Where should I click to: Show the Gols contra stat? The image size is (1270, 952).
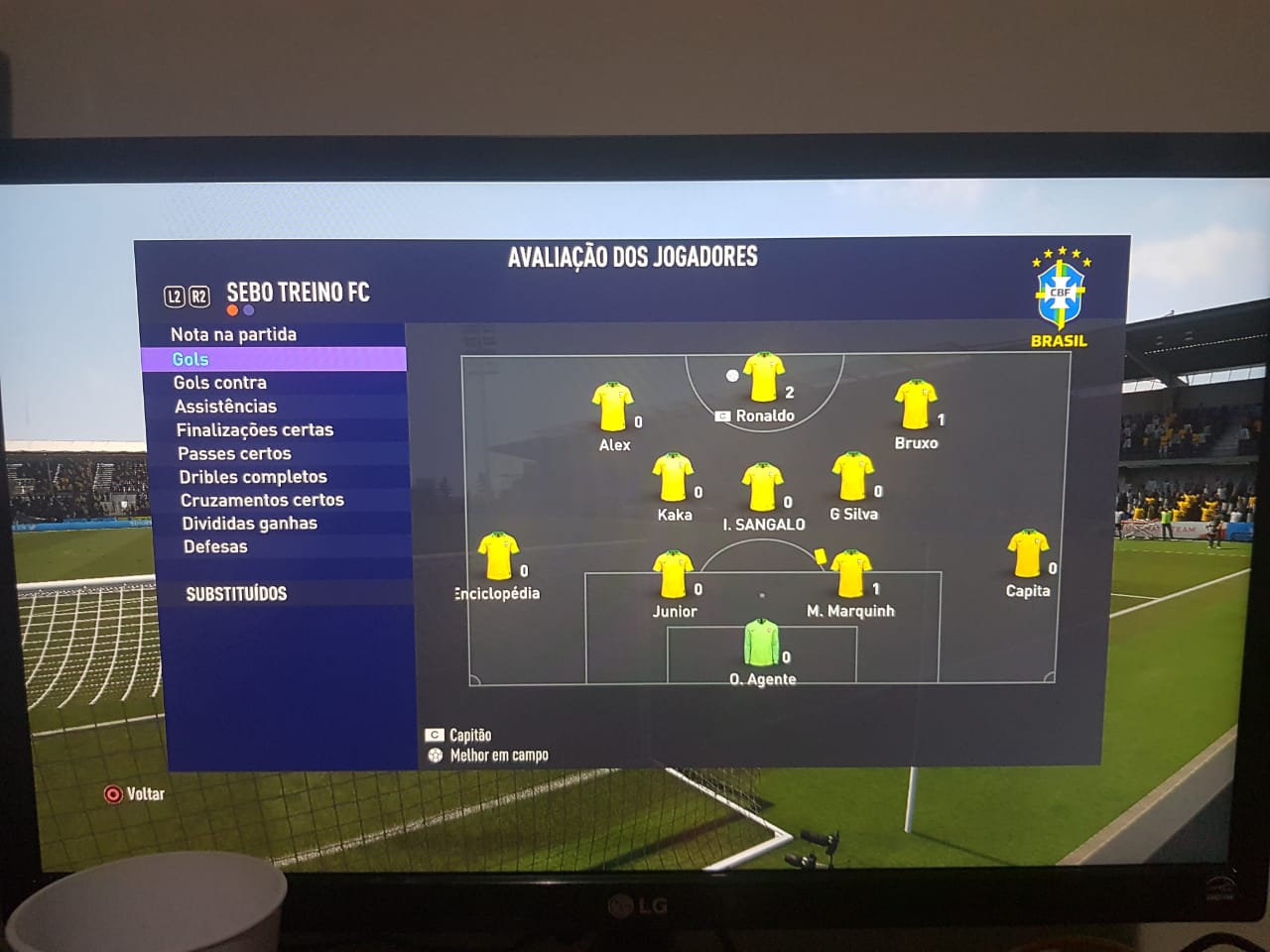point(219,383)
